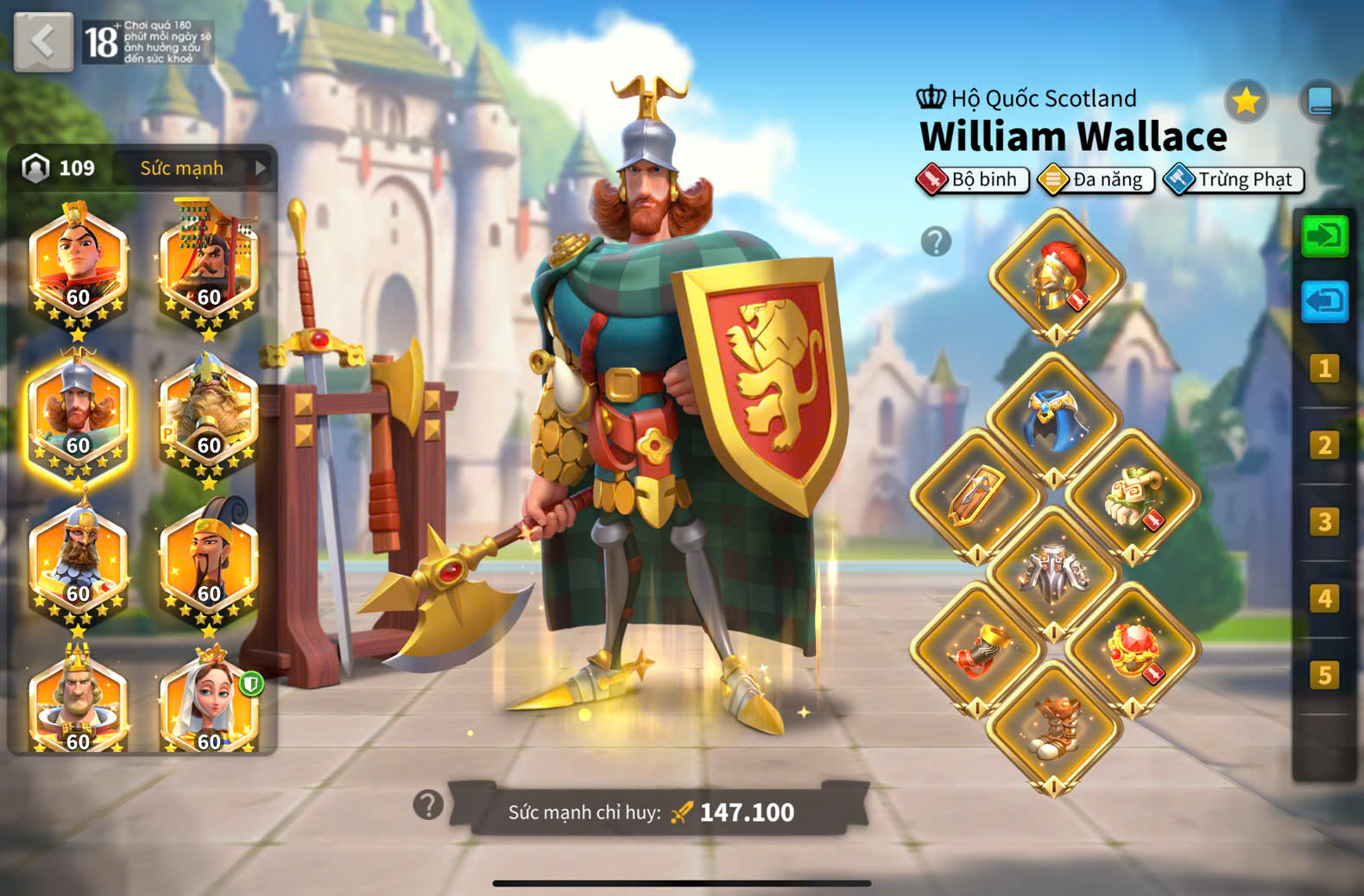This screenshot has height=896, width=1364.
Task: Open the Bộ binh infantry tag
Action: click(973, 180)
